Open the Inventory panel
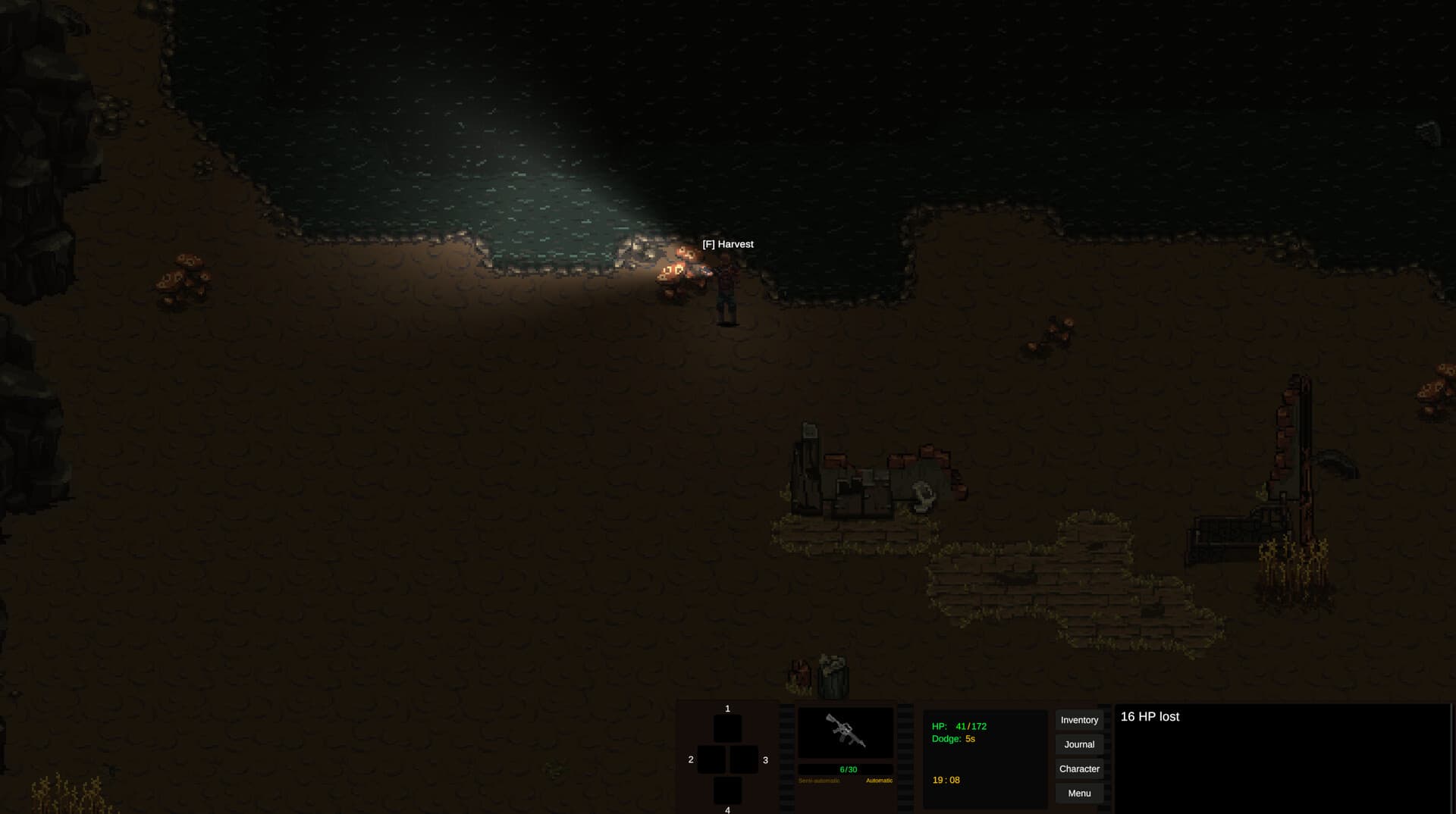 coord(1079,720)
